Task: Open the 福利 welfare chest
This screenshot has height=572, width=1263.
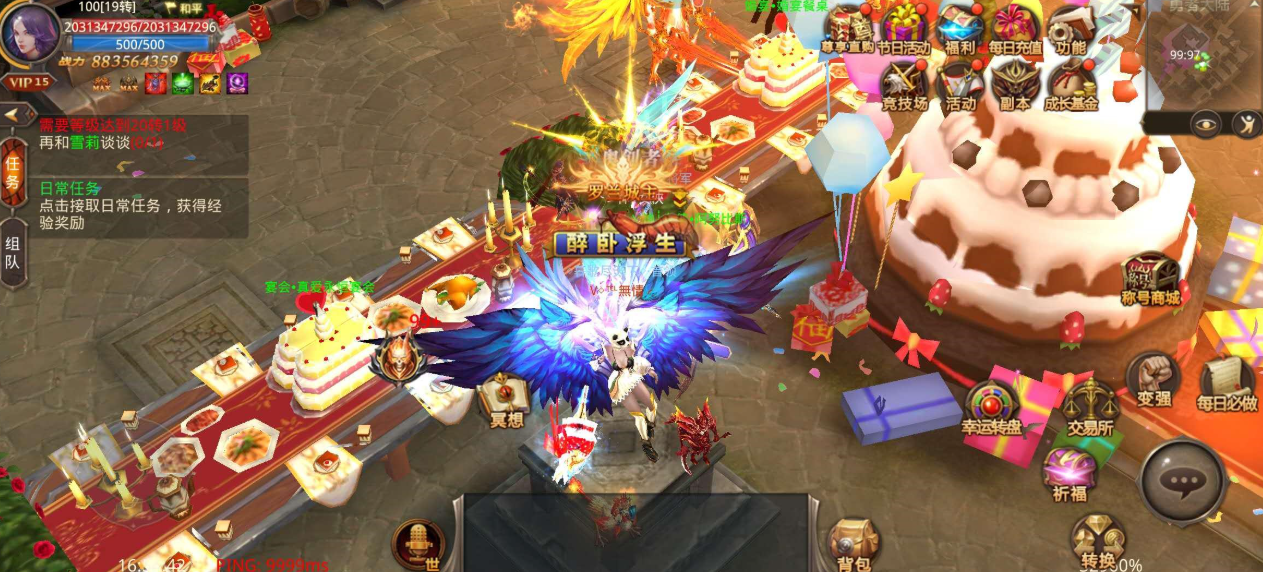Action: coord(960,28)
